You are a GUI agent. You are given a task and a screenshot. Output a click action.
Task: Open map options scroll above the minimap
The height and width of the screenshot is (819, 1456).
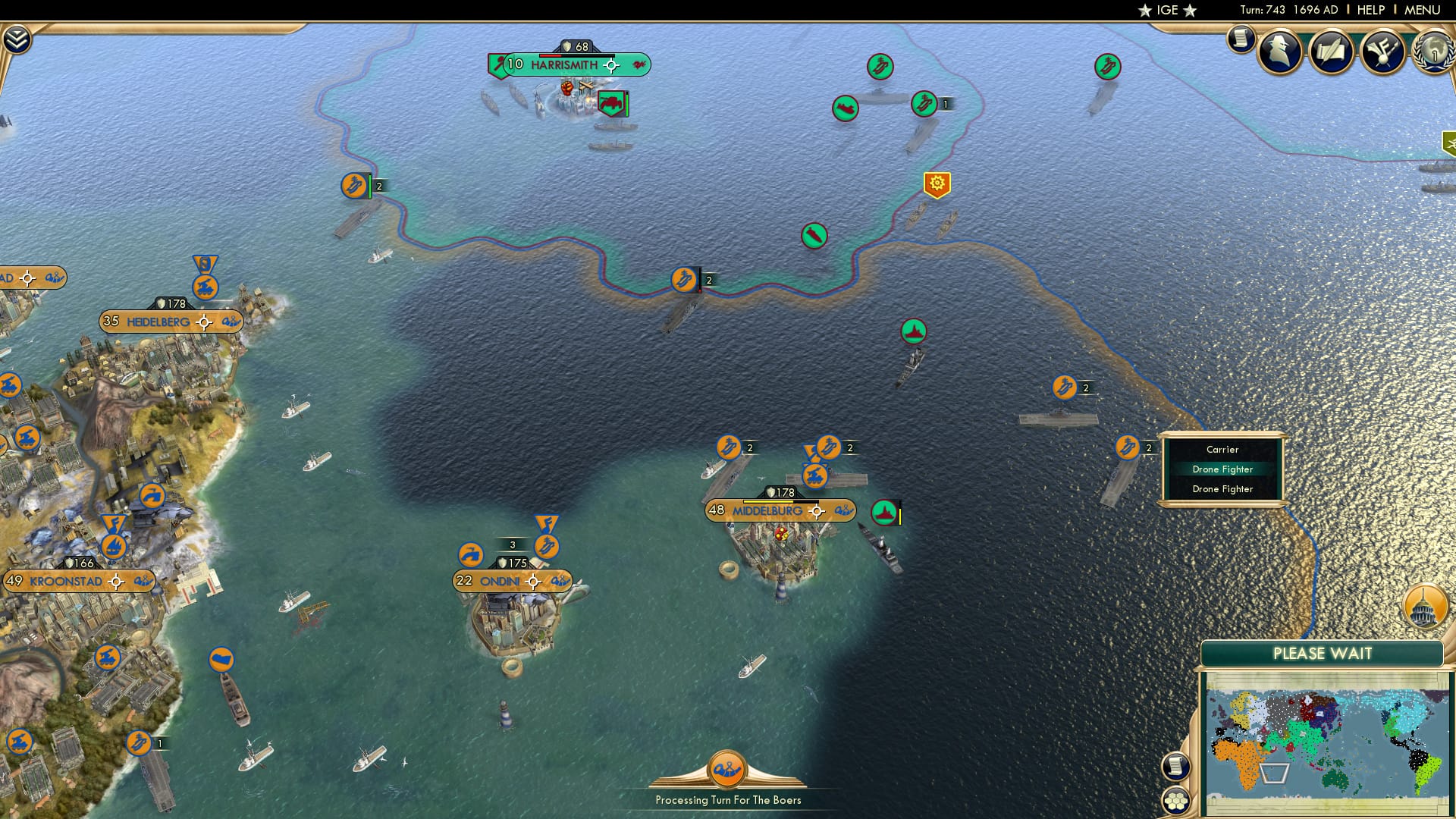[1178, 767]
